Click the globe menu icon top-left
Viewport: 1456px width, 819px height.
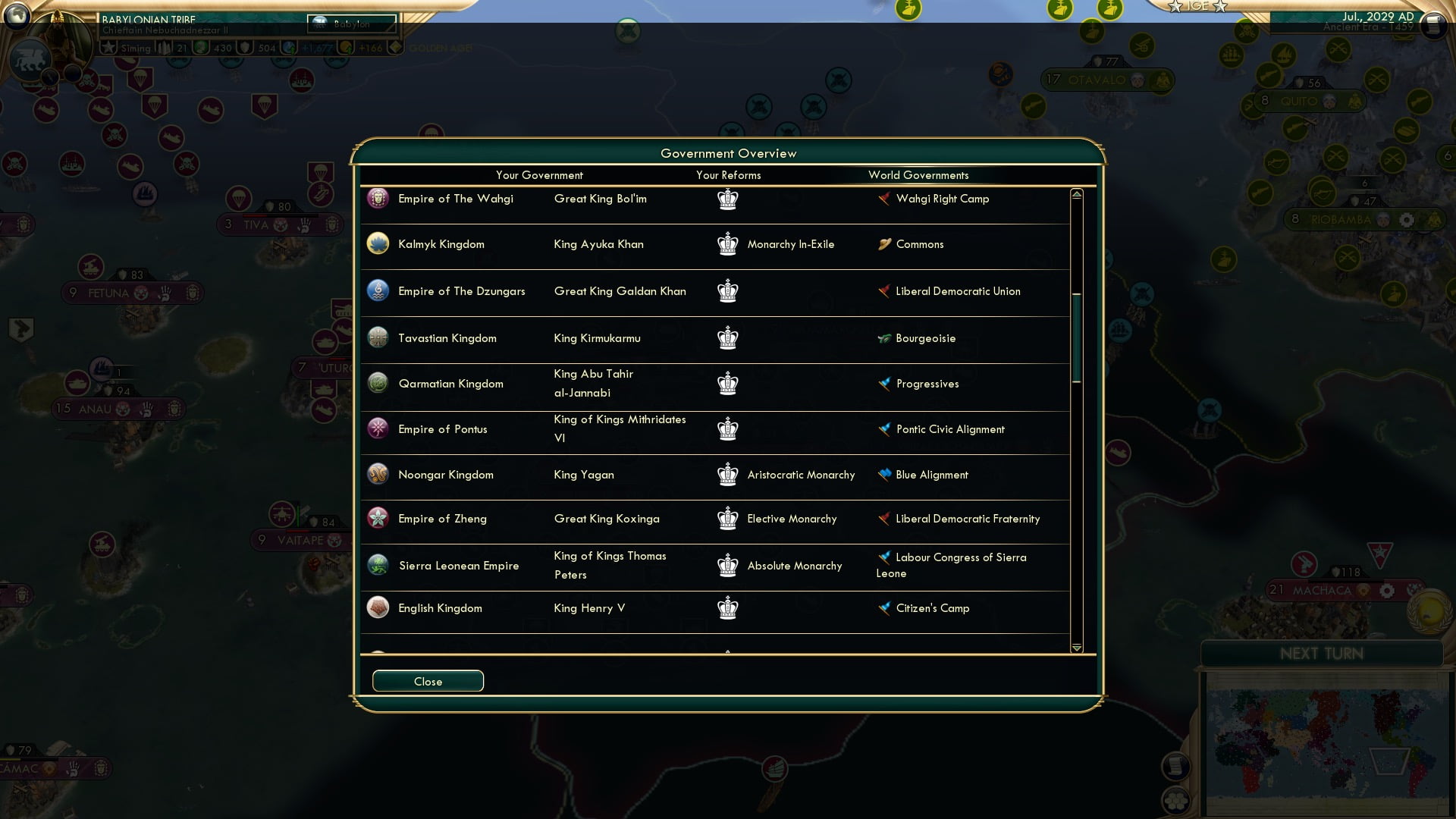pyautogui.click(x=15, y=16)
